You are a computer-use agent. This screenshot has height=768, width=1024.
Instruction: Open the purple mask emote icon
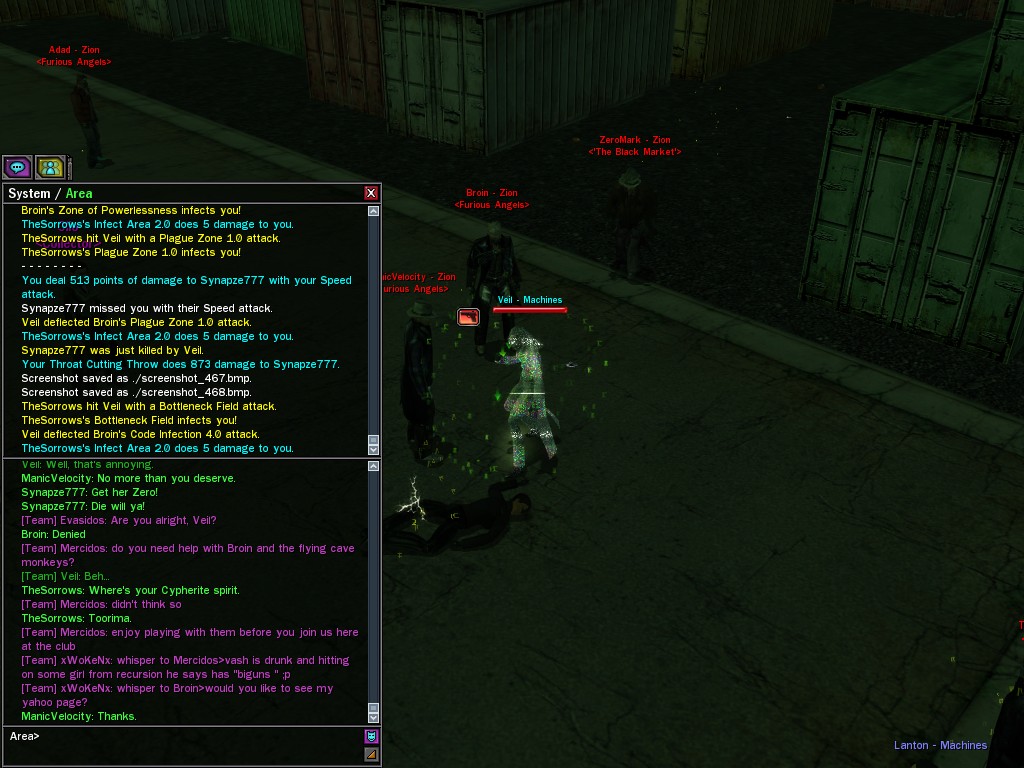tap(371, 737)
